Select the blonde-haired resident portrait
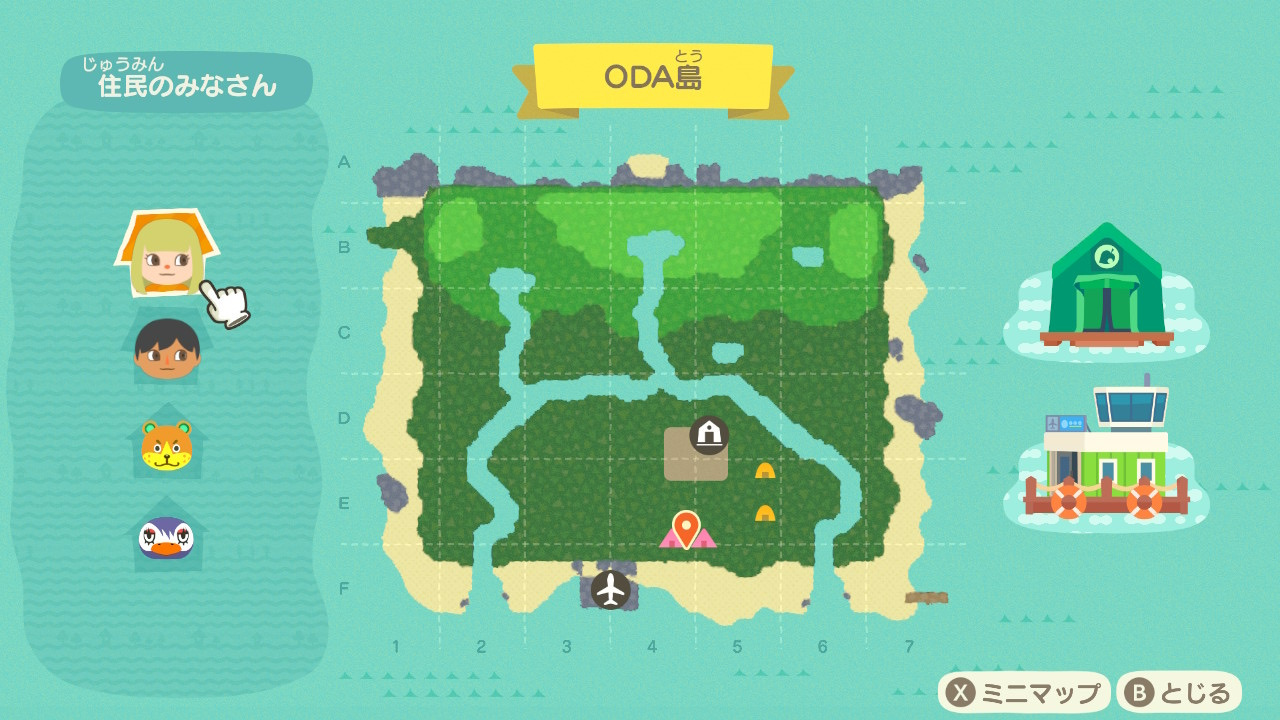1280x720 pixels. point(165,255)
